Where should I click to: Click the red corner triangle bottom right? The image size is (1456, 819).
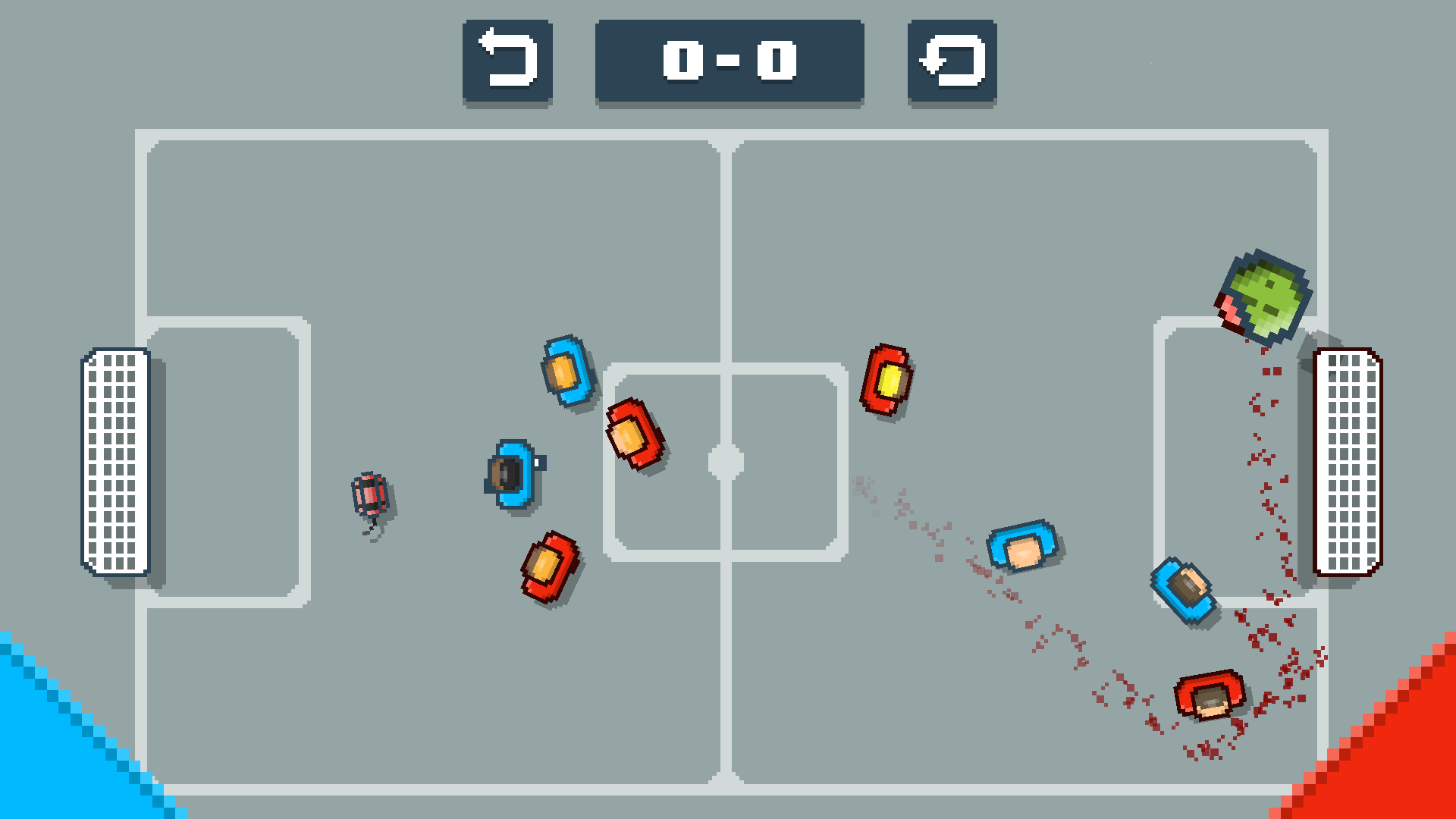1410,766
